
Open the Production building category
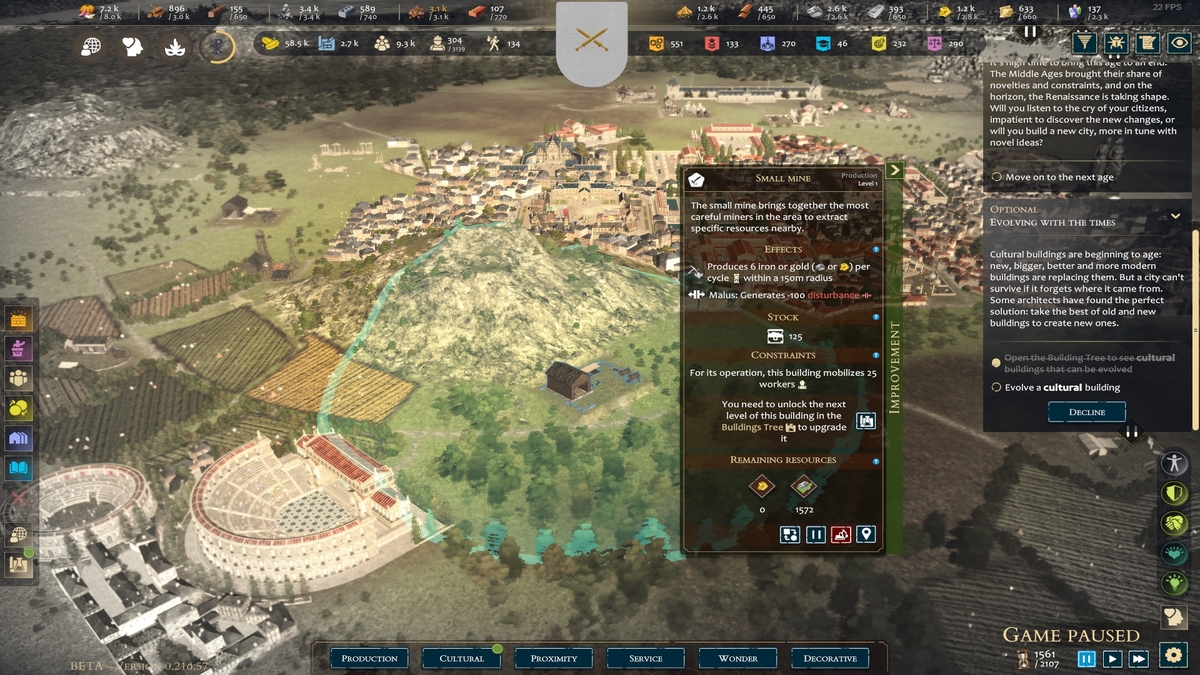[369, 658]
